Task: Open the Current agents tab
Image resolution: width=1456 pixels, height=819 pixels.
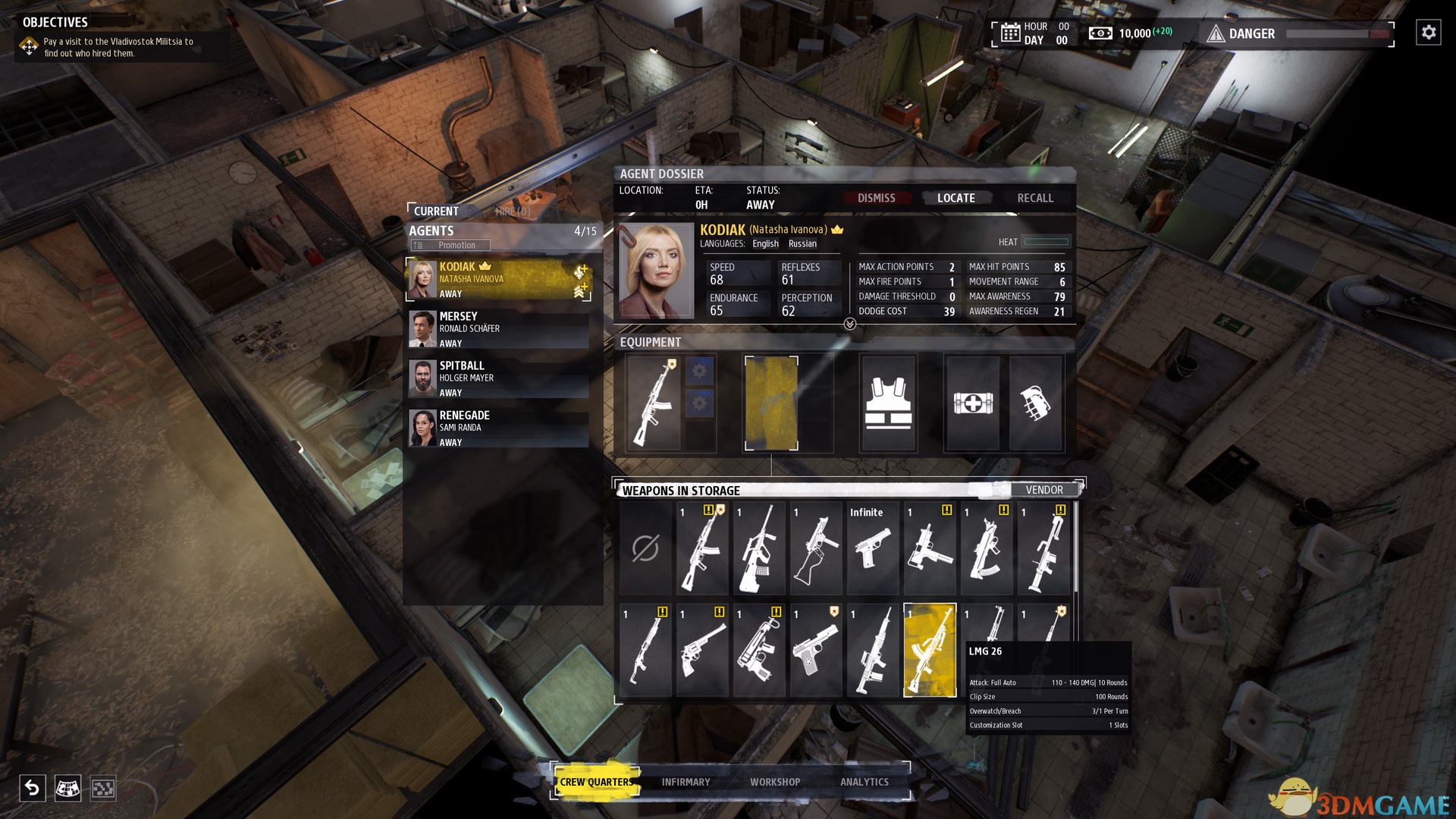Action: point(436,212)
